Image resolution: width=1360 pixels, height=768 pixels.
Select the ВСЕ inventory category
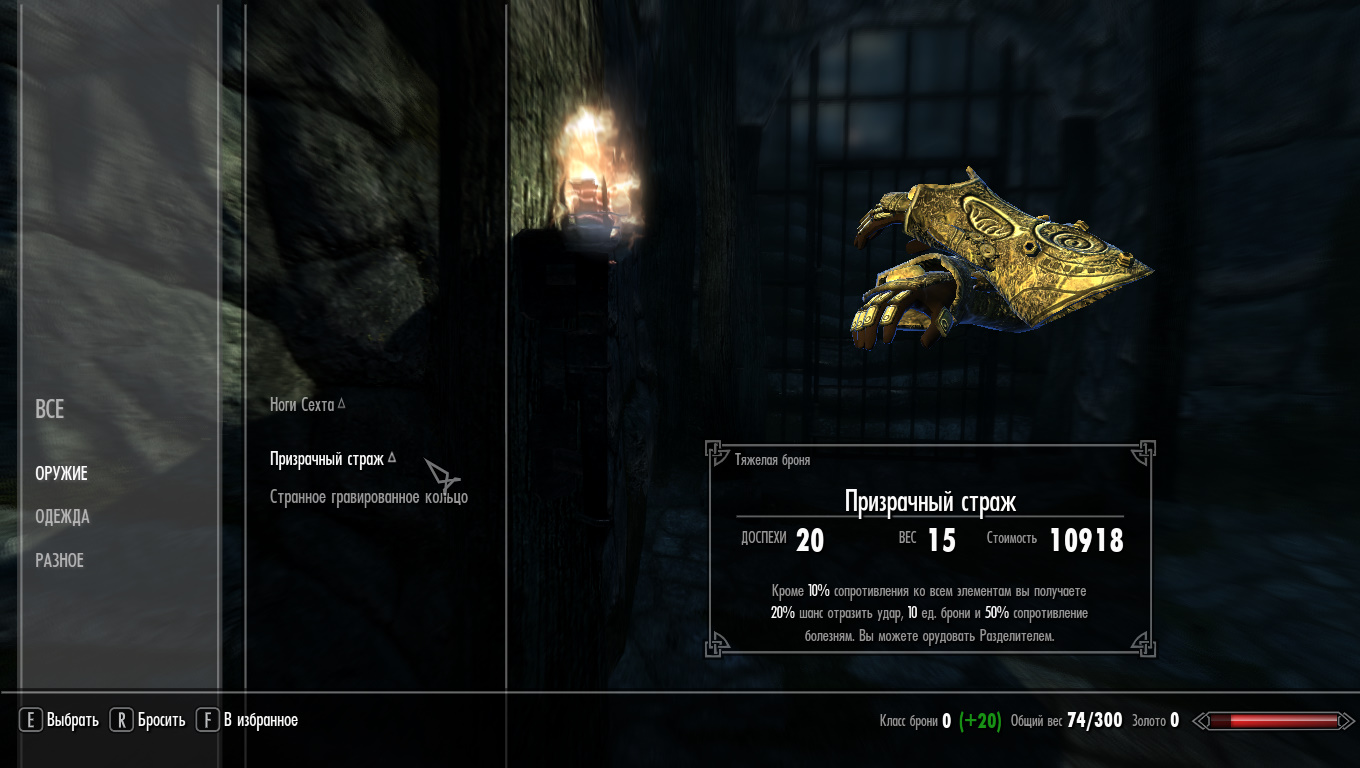tap(50, 410)
